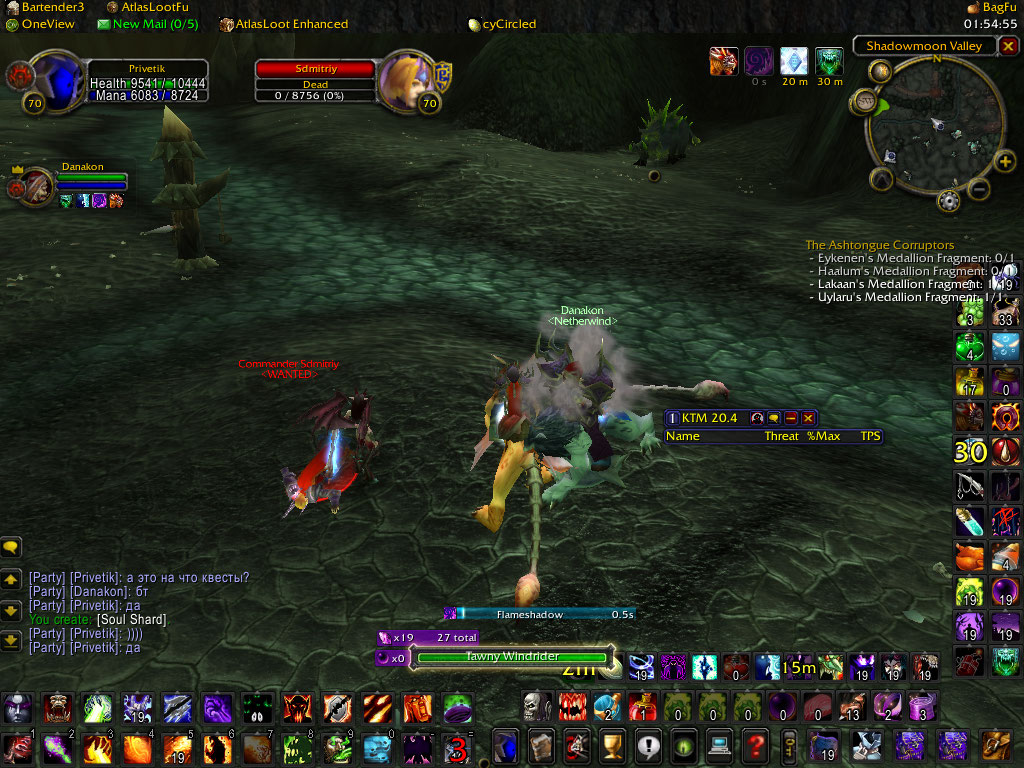Screen dimensions: 1024x768
Task: Close the KTM threat meter window
Action: tap(808, 418)
